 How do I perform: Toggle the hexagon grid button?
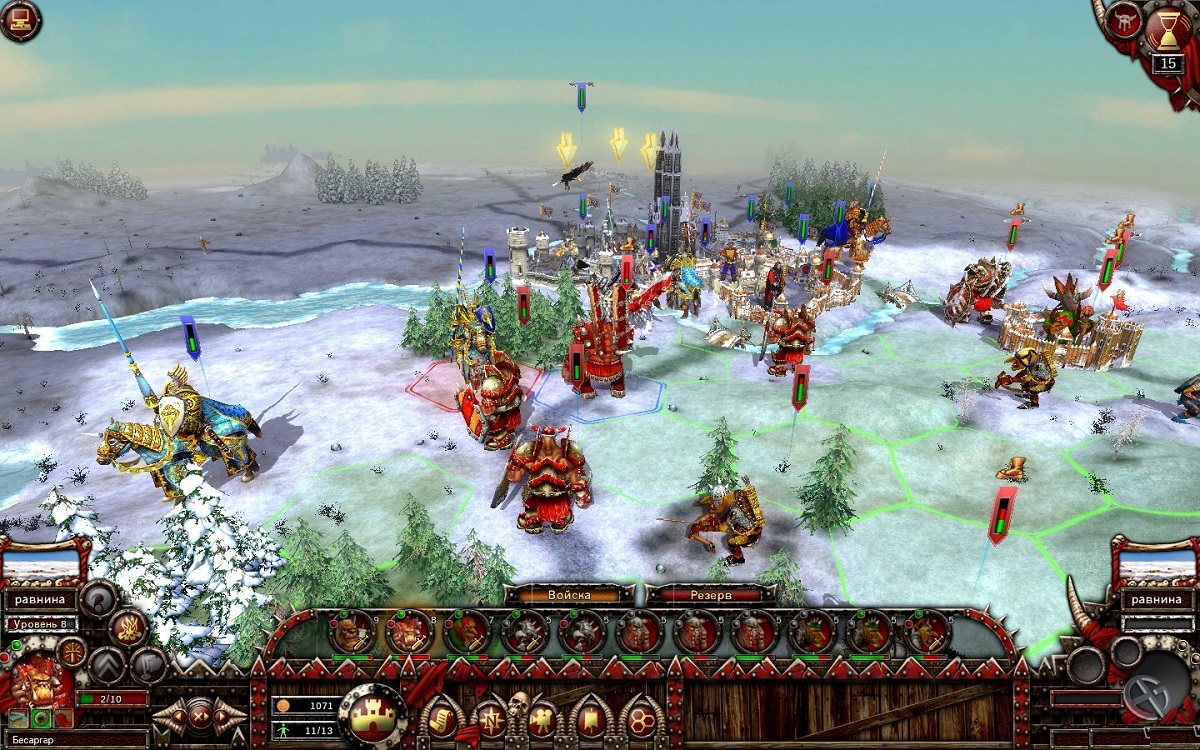[x=640, y=718]
